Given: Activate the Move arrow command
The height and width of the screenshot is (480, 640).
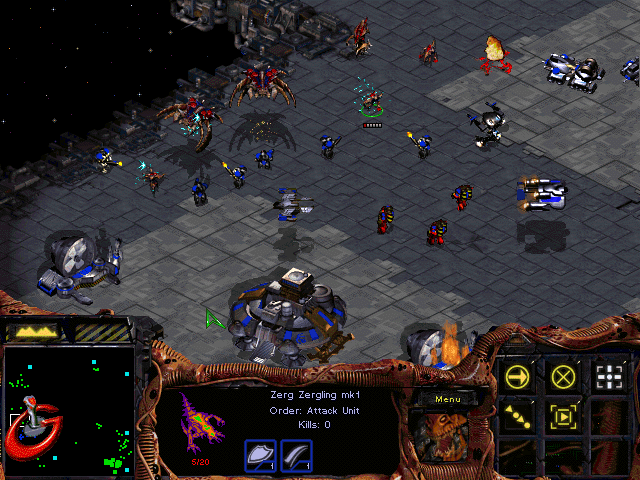Looking at the screenshot, I should point(518,376).
